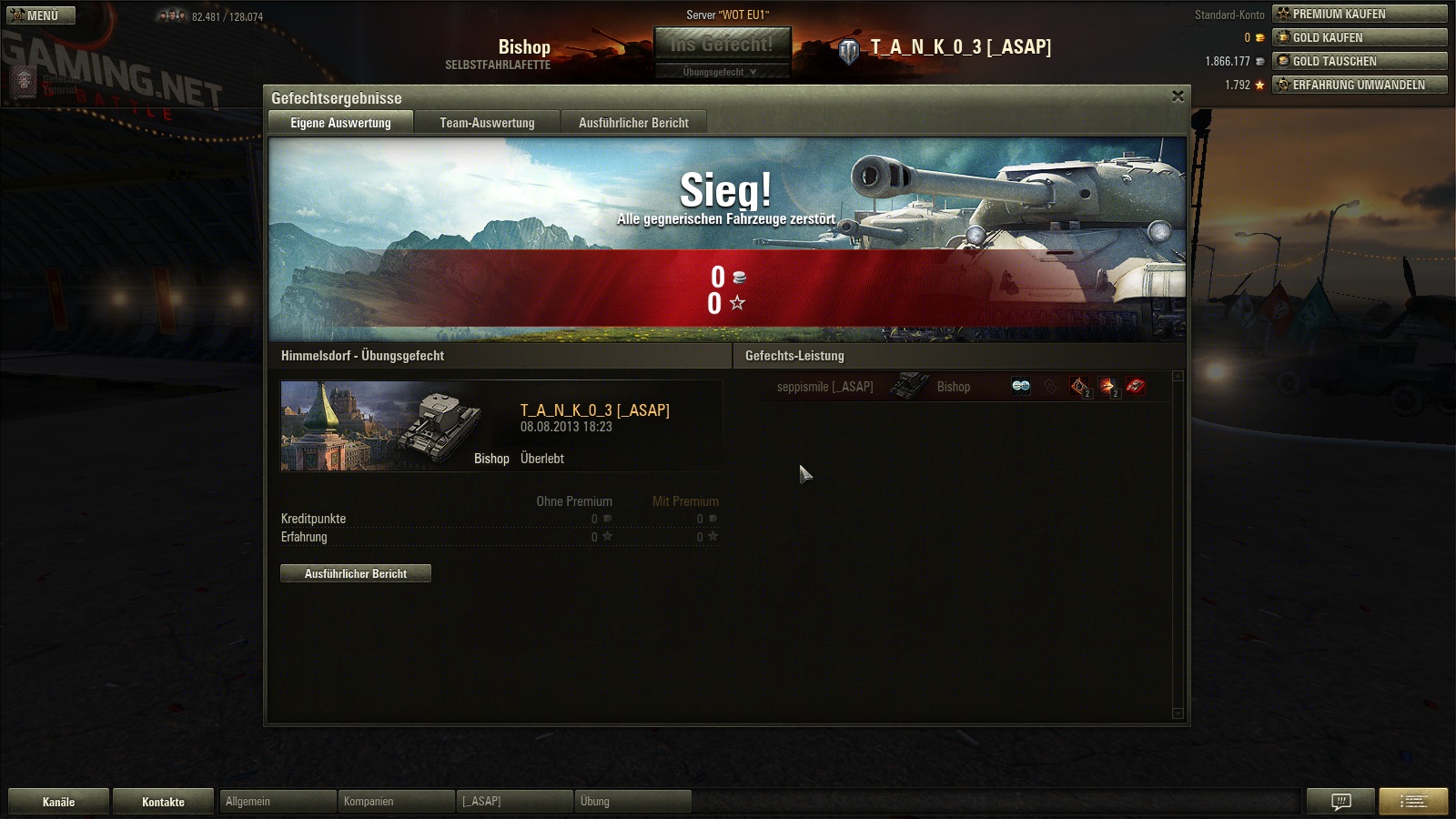Start battle with Ins Gefecht! button
The height and width of the screenshot is (819, 1456).
click(722, 44)
